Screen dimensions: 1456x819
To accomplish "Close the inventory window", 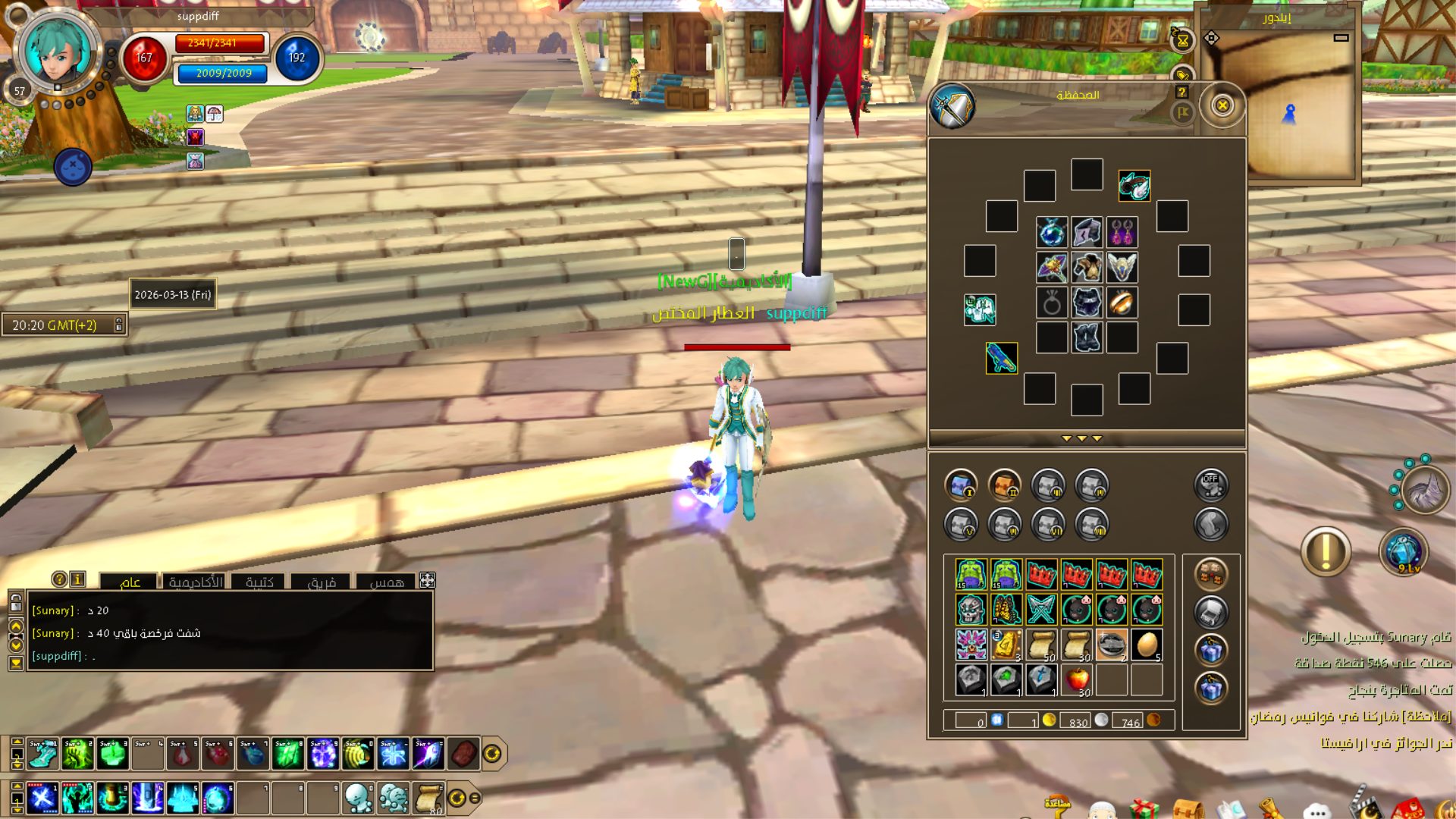I will [1222, 105].
